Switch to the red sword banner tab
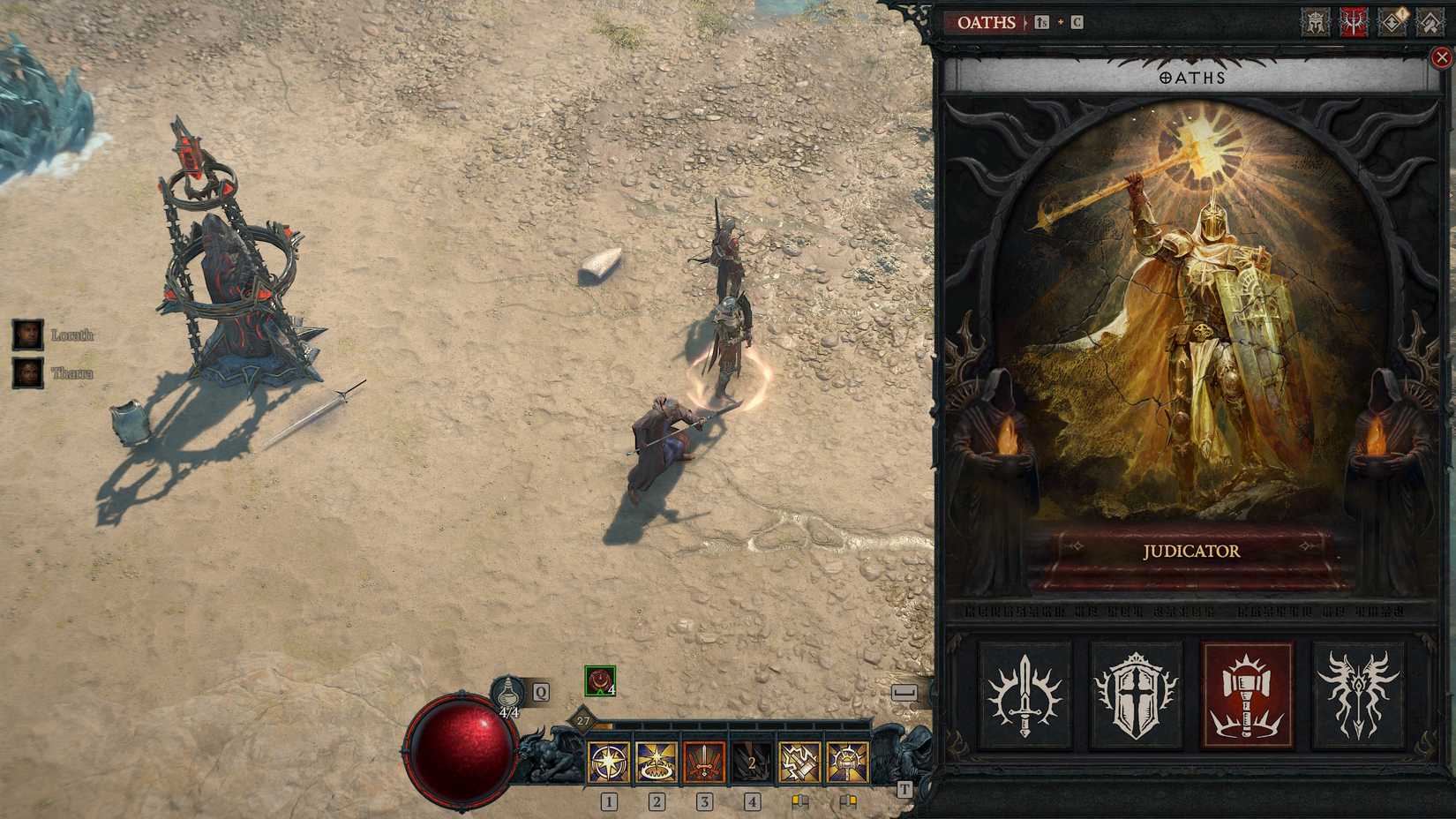 [x=1354, y=22]
